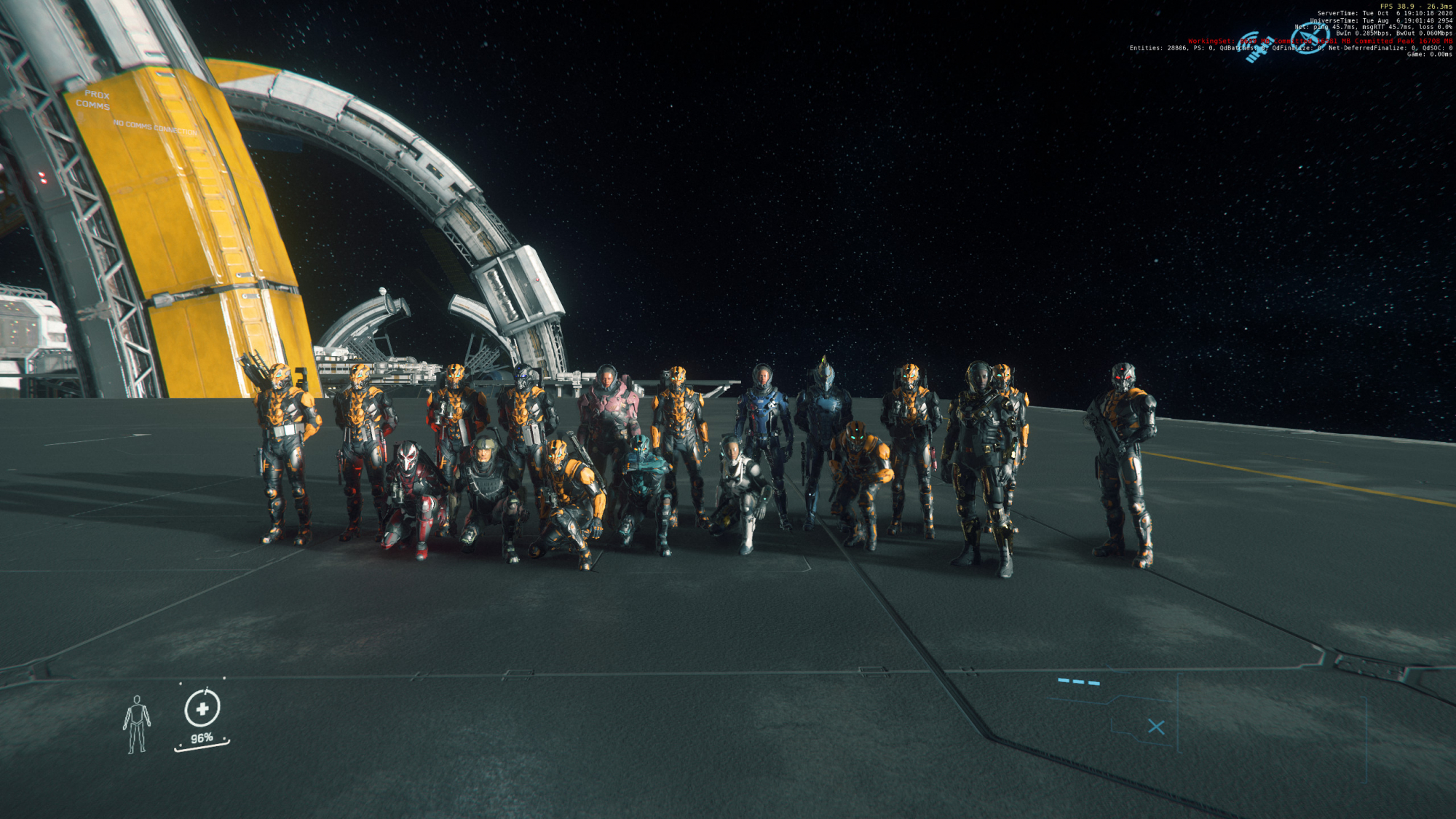Click the crossed-out weapon circle icon
This screenshot has height=819, width=1456.
pyautogui.click(x=1310, y=37)
